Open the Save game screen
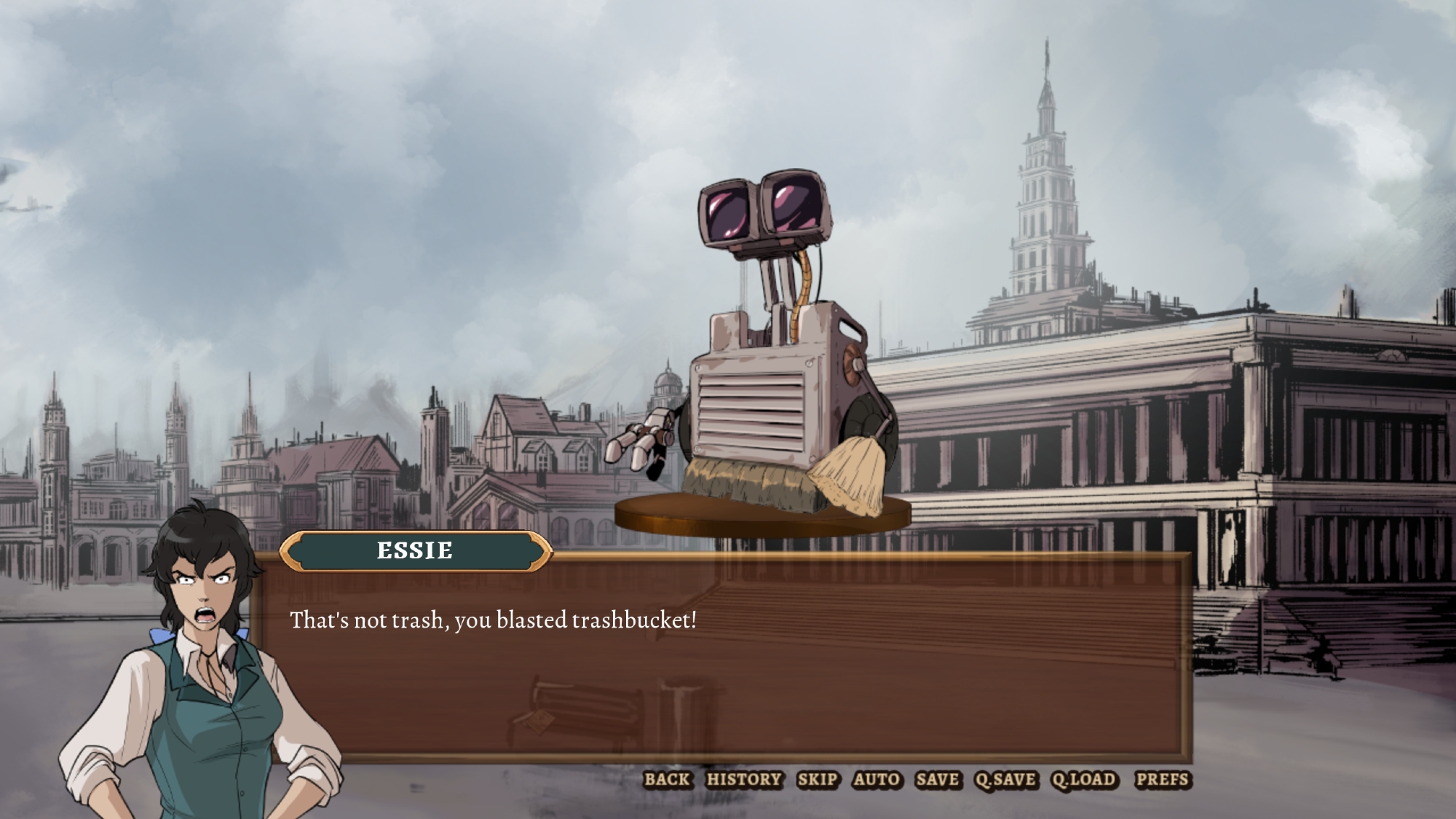Screen dimensions: 1456x819 [938, 780]
